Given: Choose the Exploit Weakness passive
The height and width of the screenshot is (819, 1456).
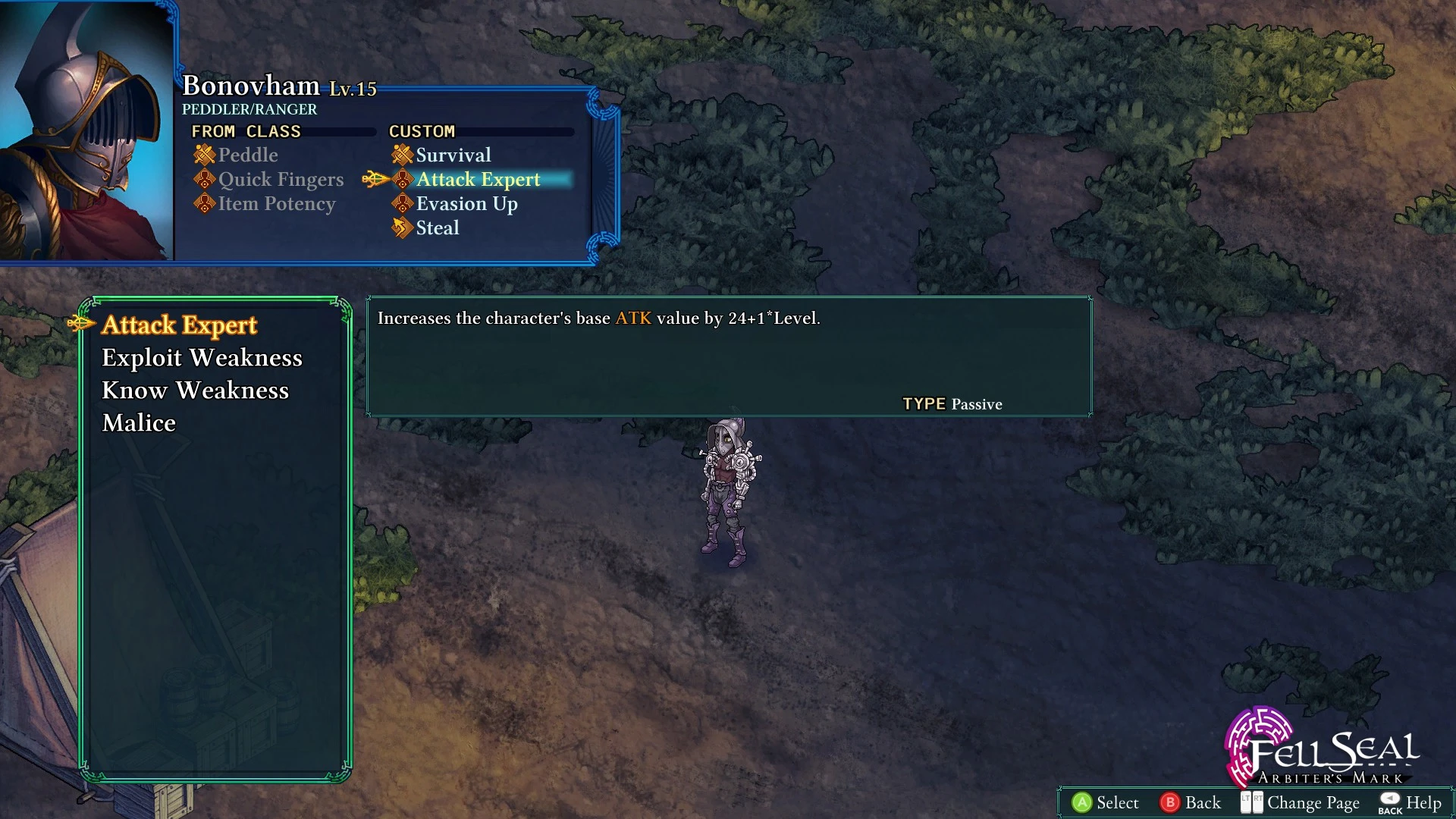Looking at the screenshot, I should (202, 358).
